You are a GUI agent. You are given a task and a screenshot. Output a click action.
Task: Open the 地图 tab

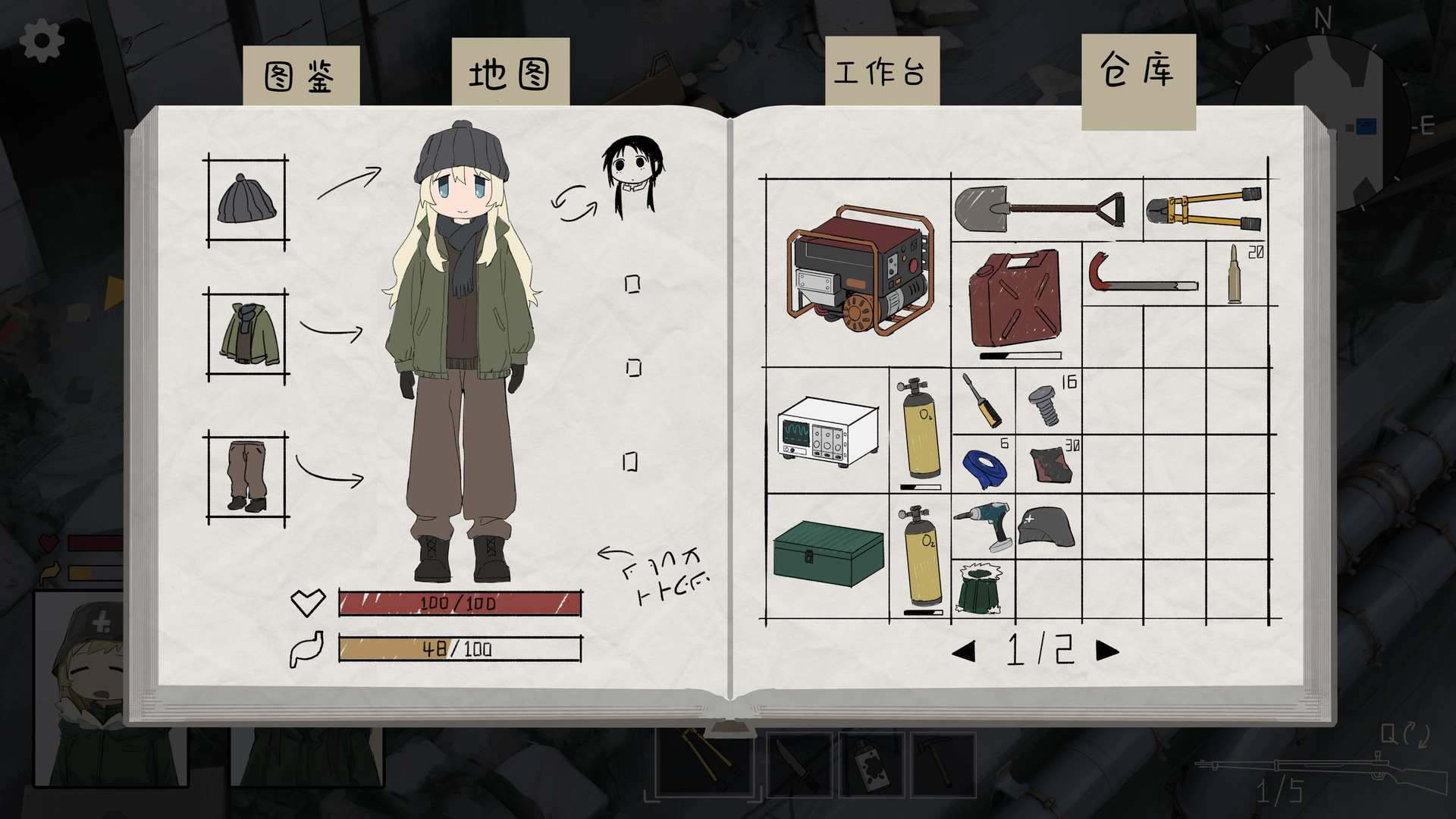click(510, 74)
